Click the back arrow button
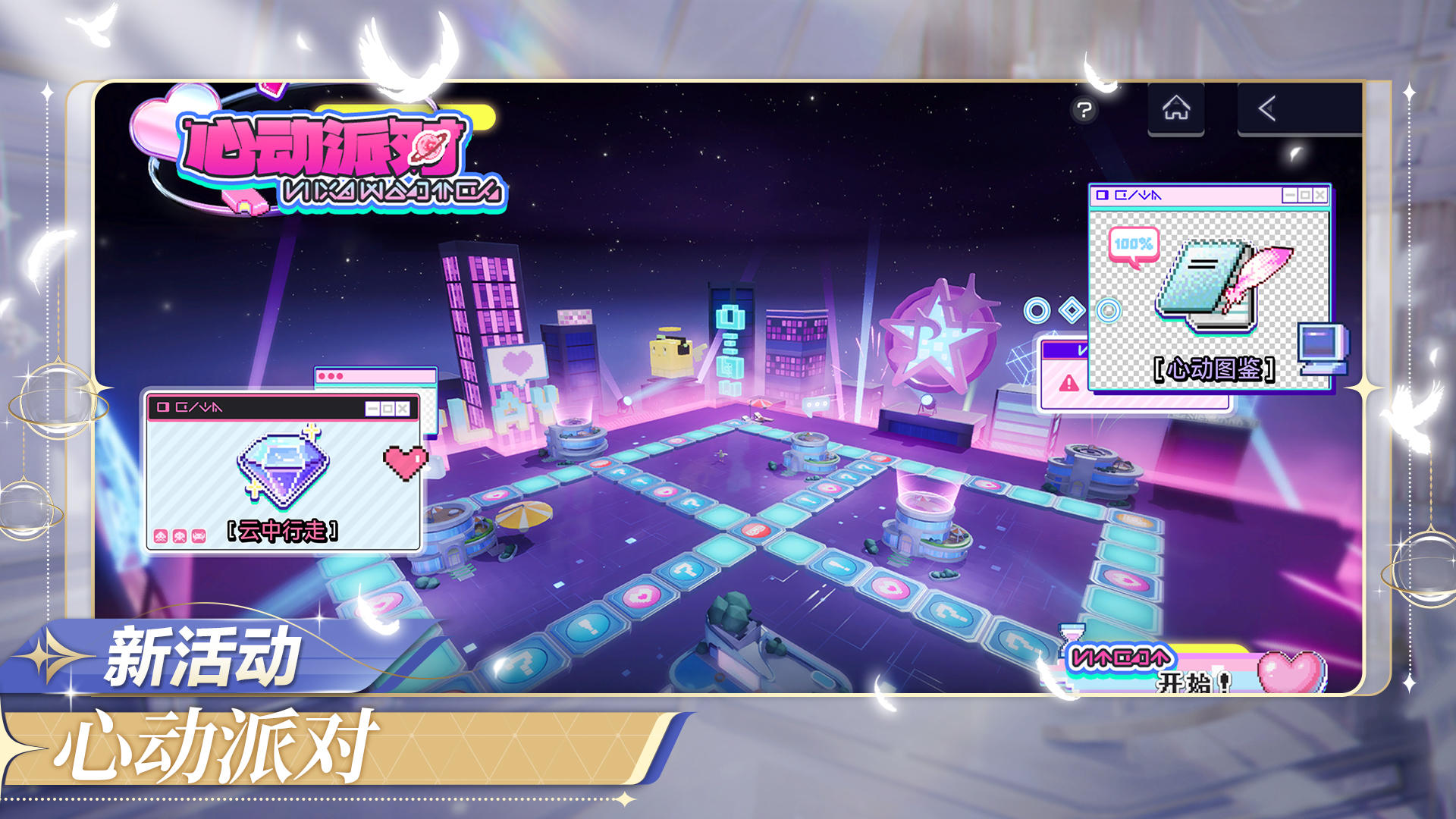1456x819 pixels. (1267, 109)
